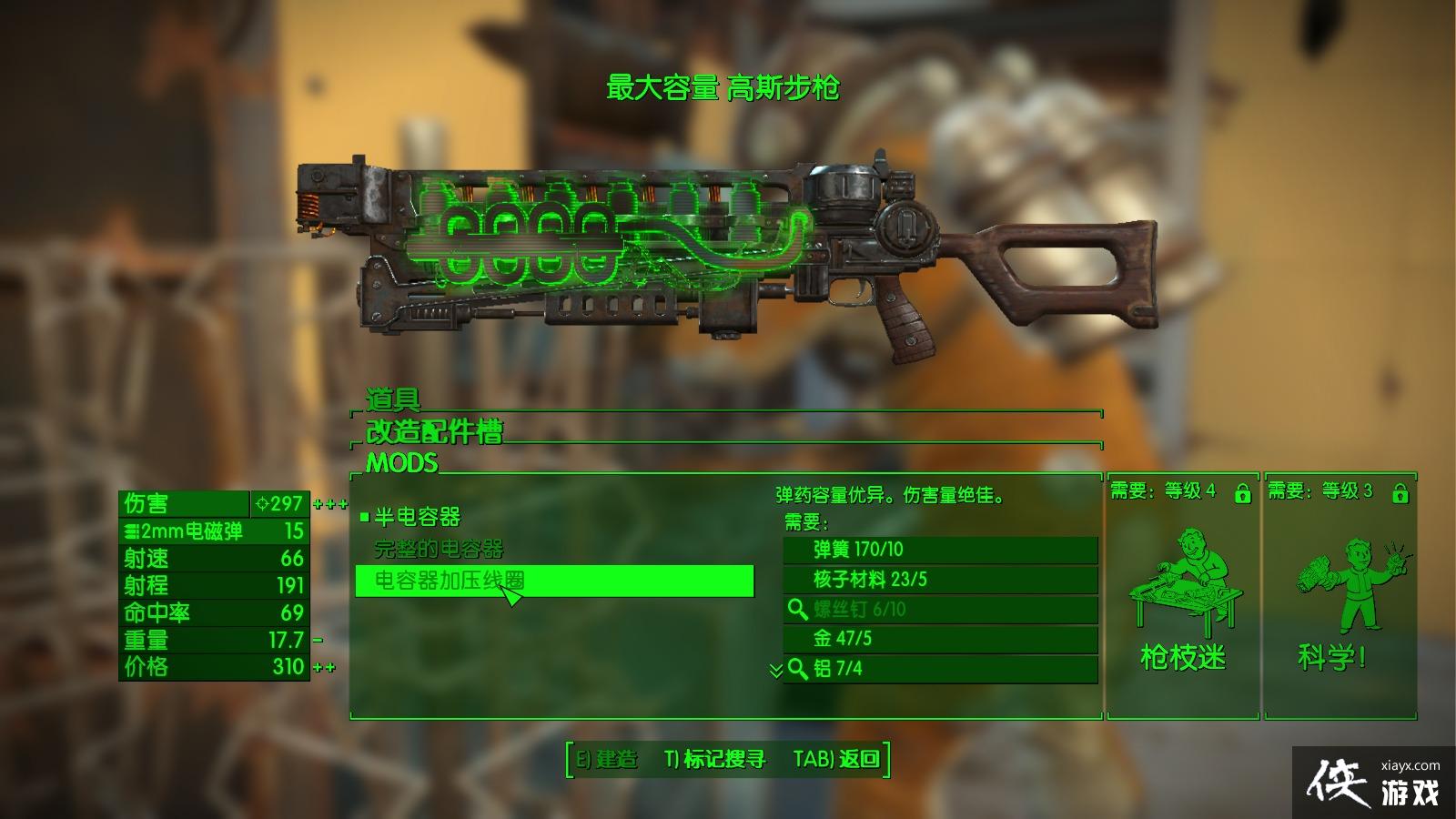This screenshot has height=819, width=1456.
Task: Select the 半电容器 mod entry
Action: click(x=418, y=517)
